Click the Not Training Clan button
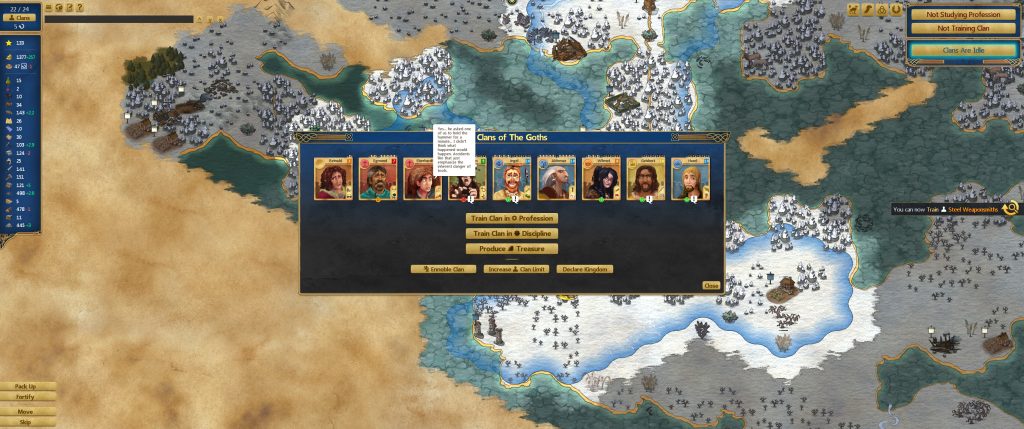Screen dimensions: 1024x429 point(966,29)
